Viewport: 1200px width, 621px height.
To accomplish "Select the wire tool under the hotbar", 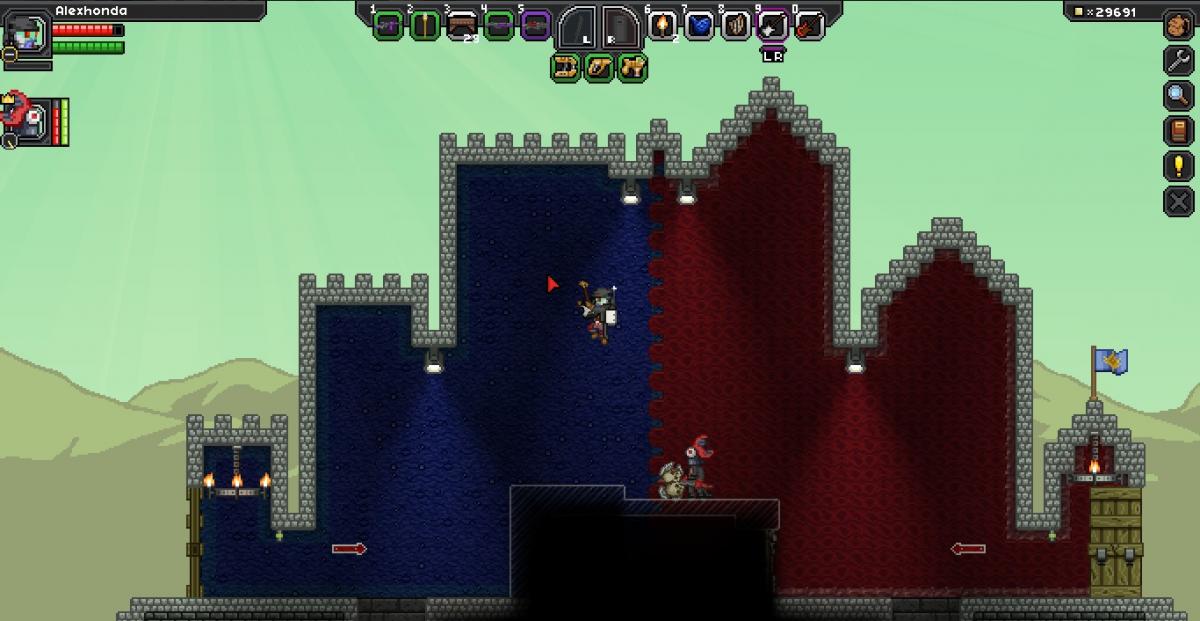I will [x=566, y=68].
